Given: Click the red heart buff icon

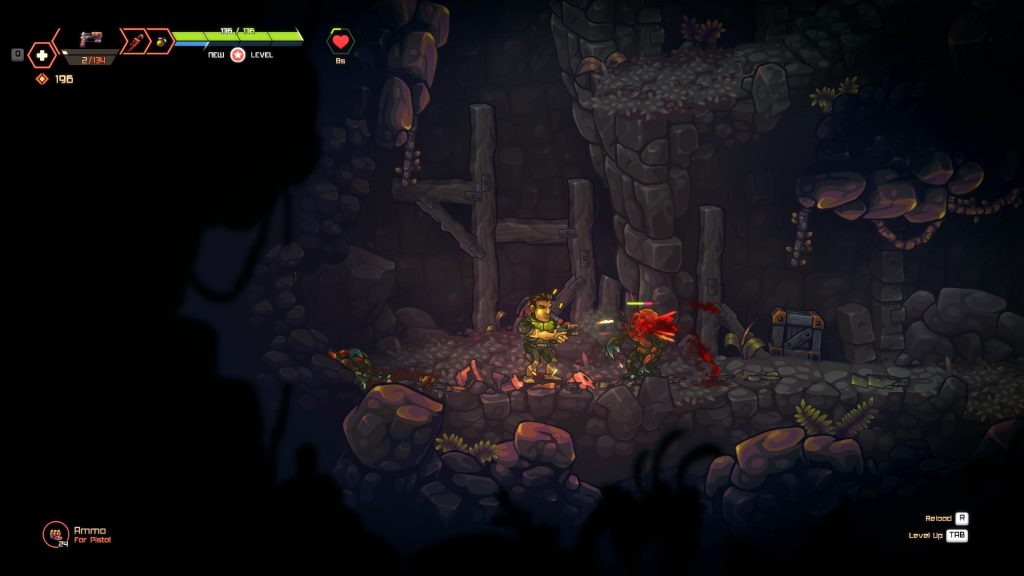Looking at the screenshot, I should point(341,42).
